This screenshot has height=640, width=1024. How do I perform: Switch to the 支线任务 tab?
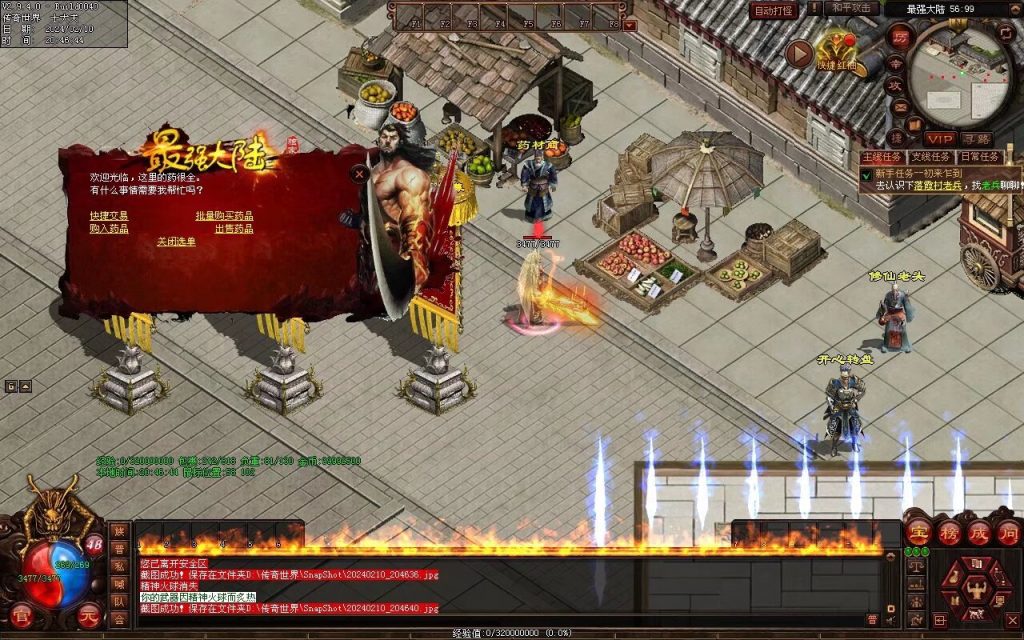pos(930,157)
